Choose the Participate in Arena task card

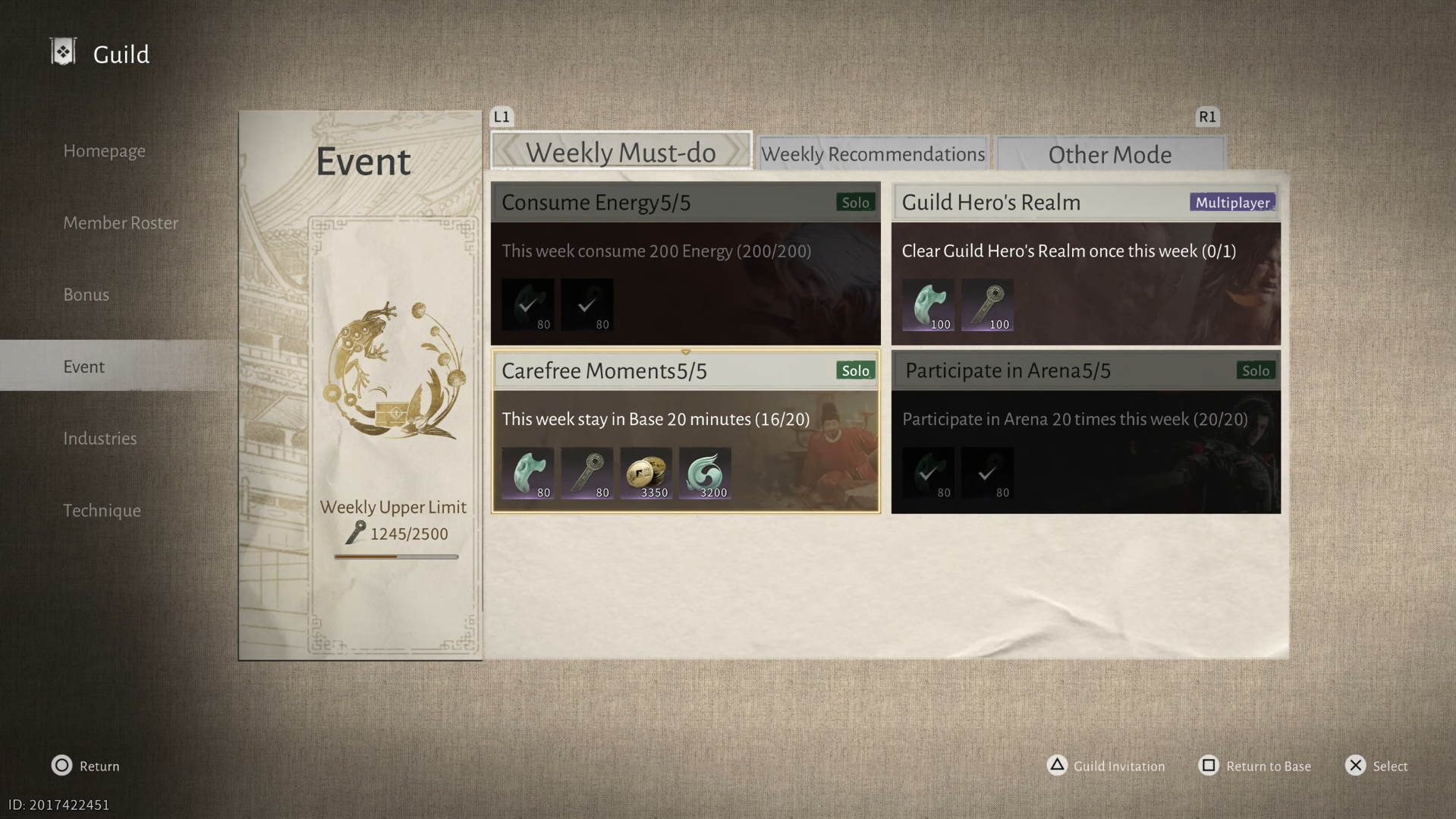pos(1085,431)
